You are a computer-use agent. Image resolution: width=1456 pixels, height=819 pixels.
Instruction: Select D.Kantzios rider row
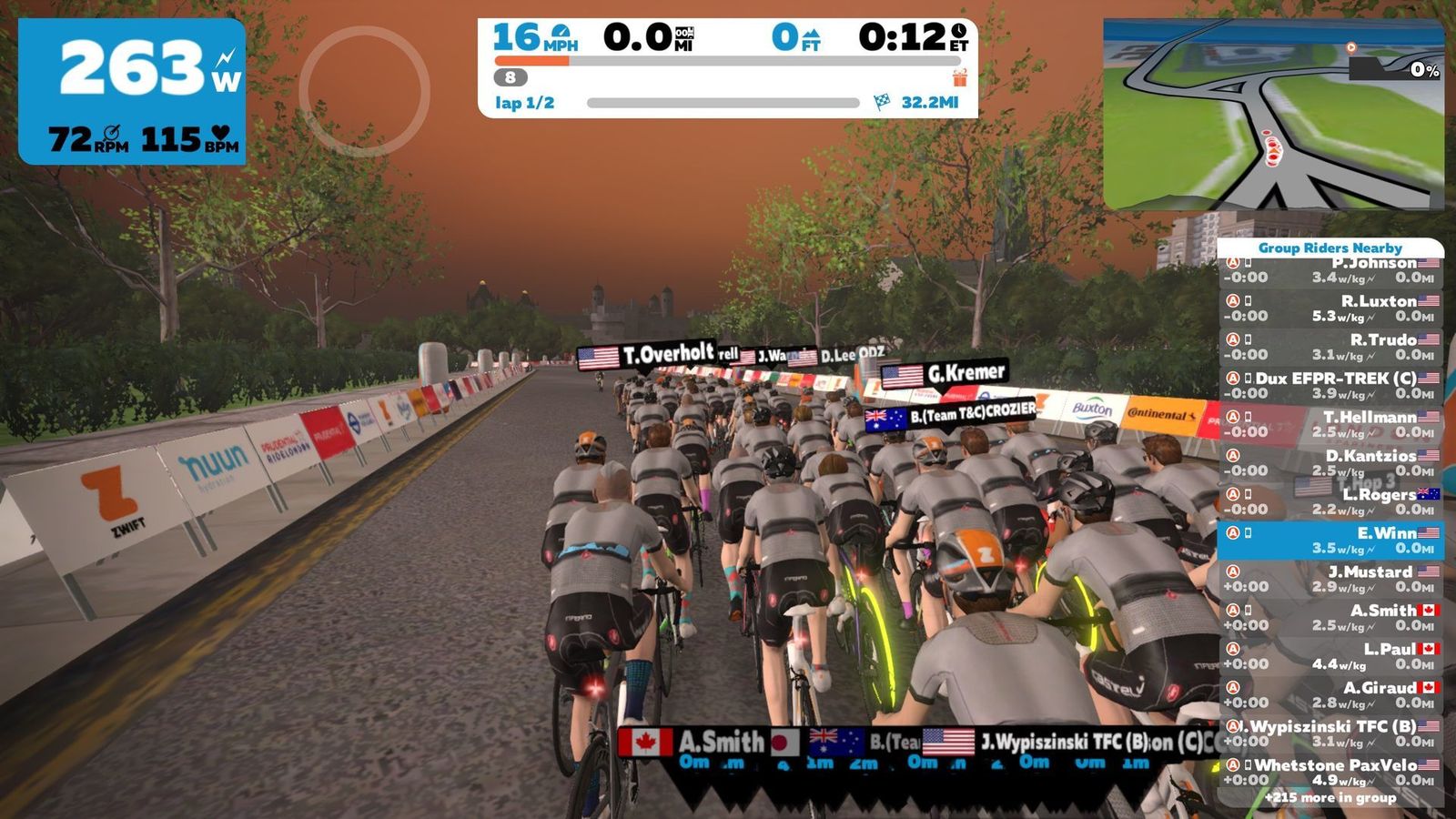click(x=1330, y=462)
